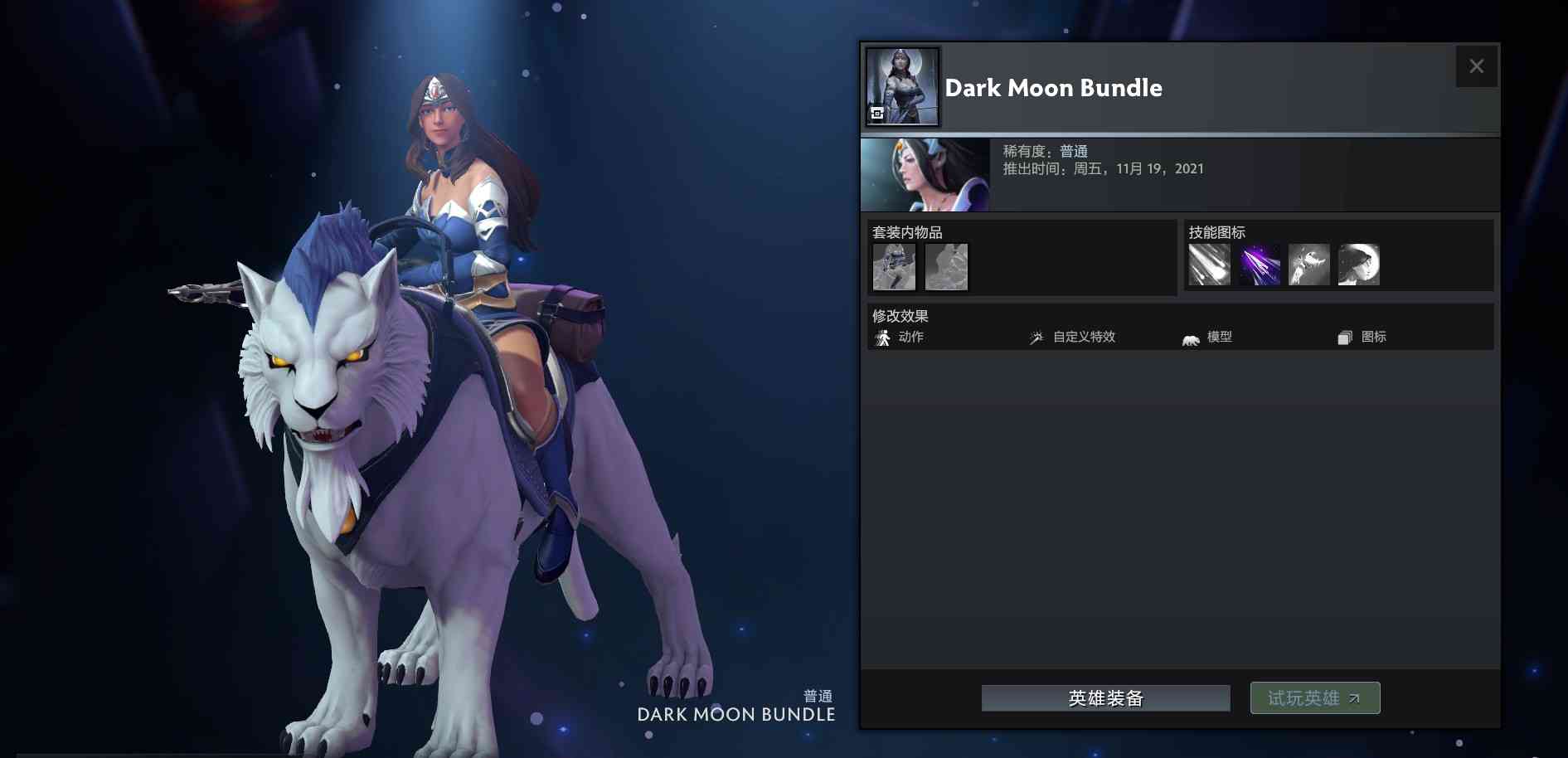Open the first set item thumbnail under 套装内物品

(893, 266)
